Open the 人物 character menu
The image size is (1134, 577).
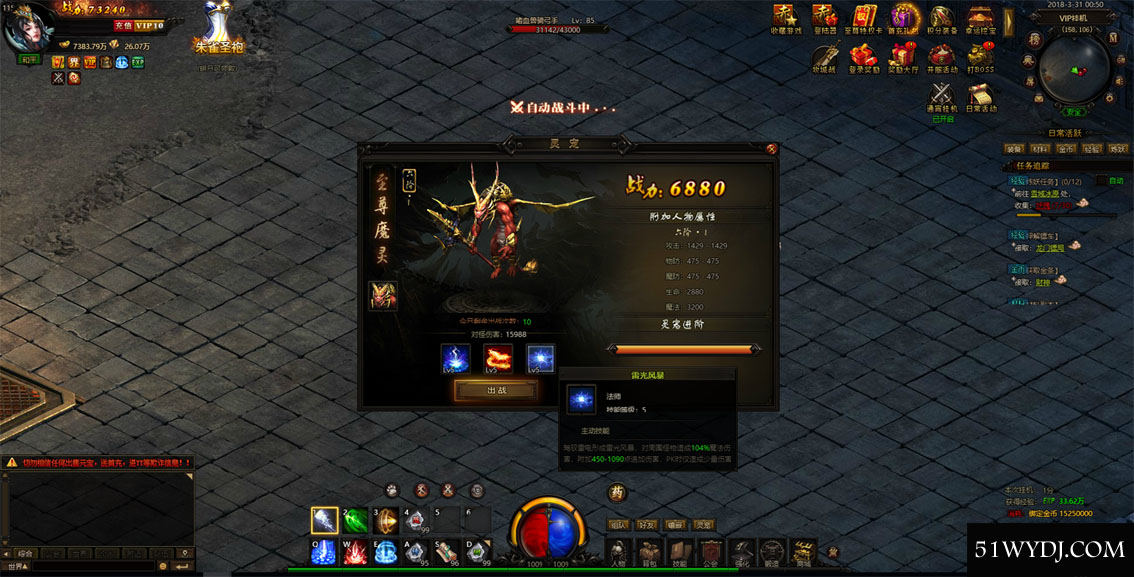coord(618,551)
